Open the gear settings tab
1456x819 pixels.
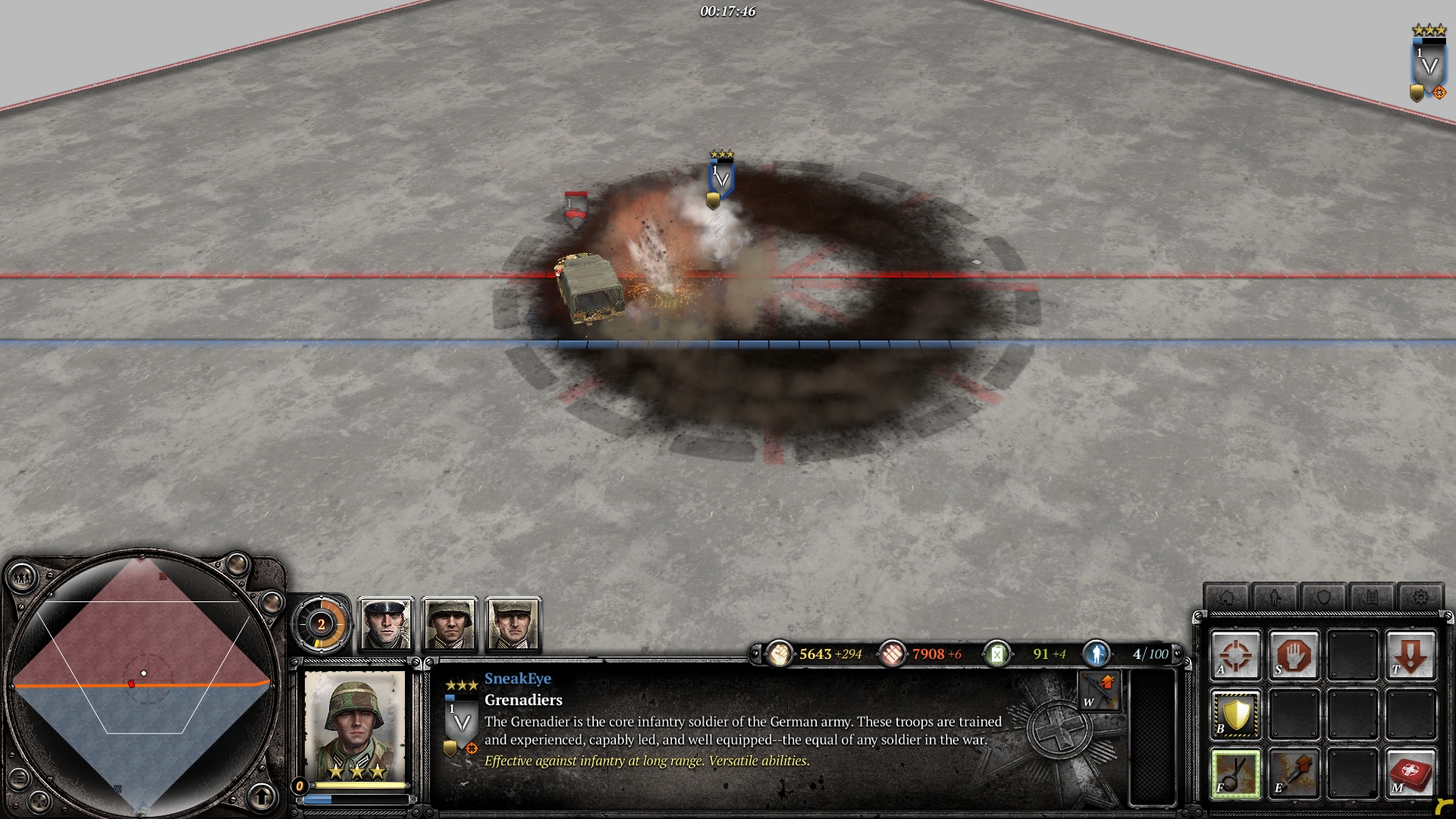(1420, 597)
